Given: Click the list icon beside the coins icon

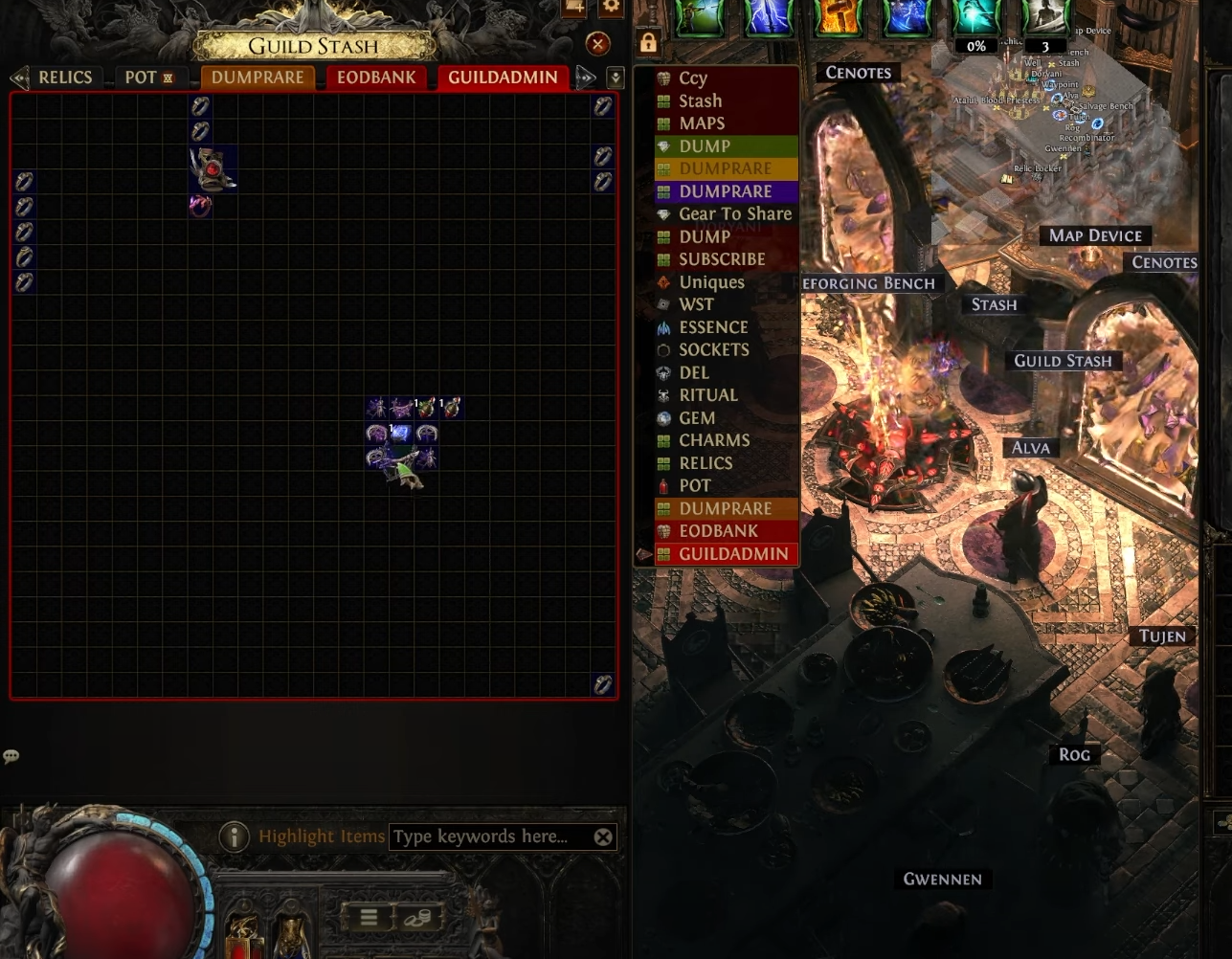Looking at the screenshot, I should [369, 916].
